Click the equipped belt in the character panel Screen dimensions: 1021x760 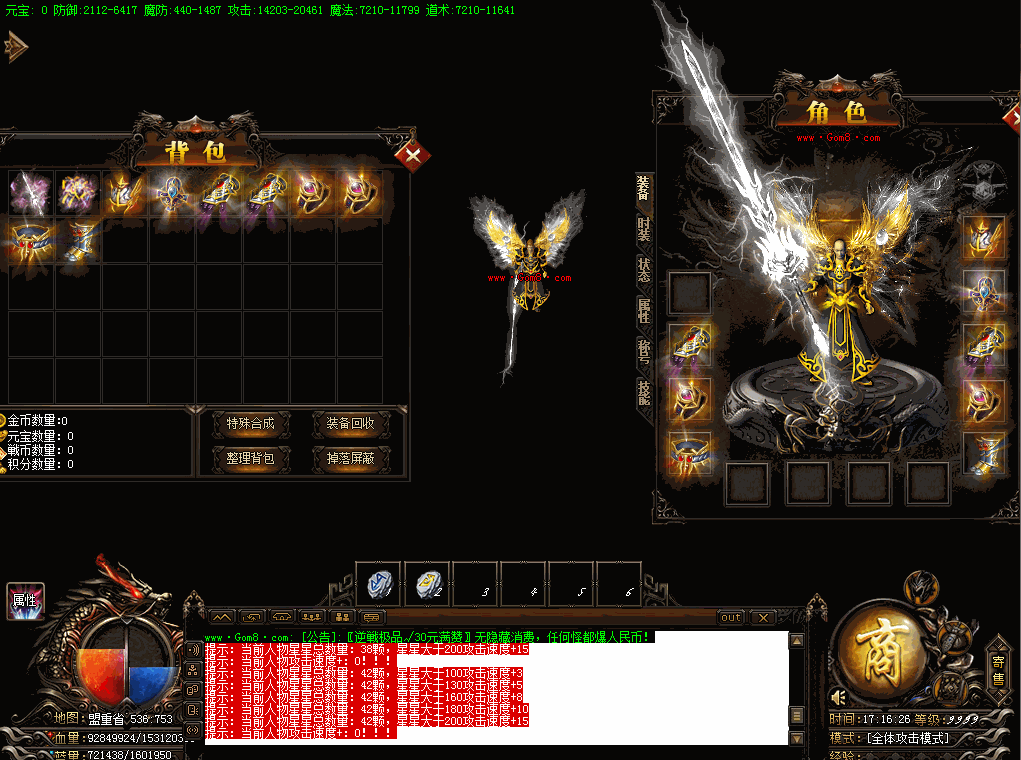tap(690, 453)
